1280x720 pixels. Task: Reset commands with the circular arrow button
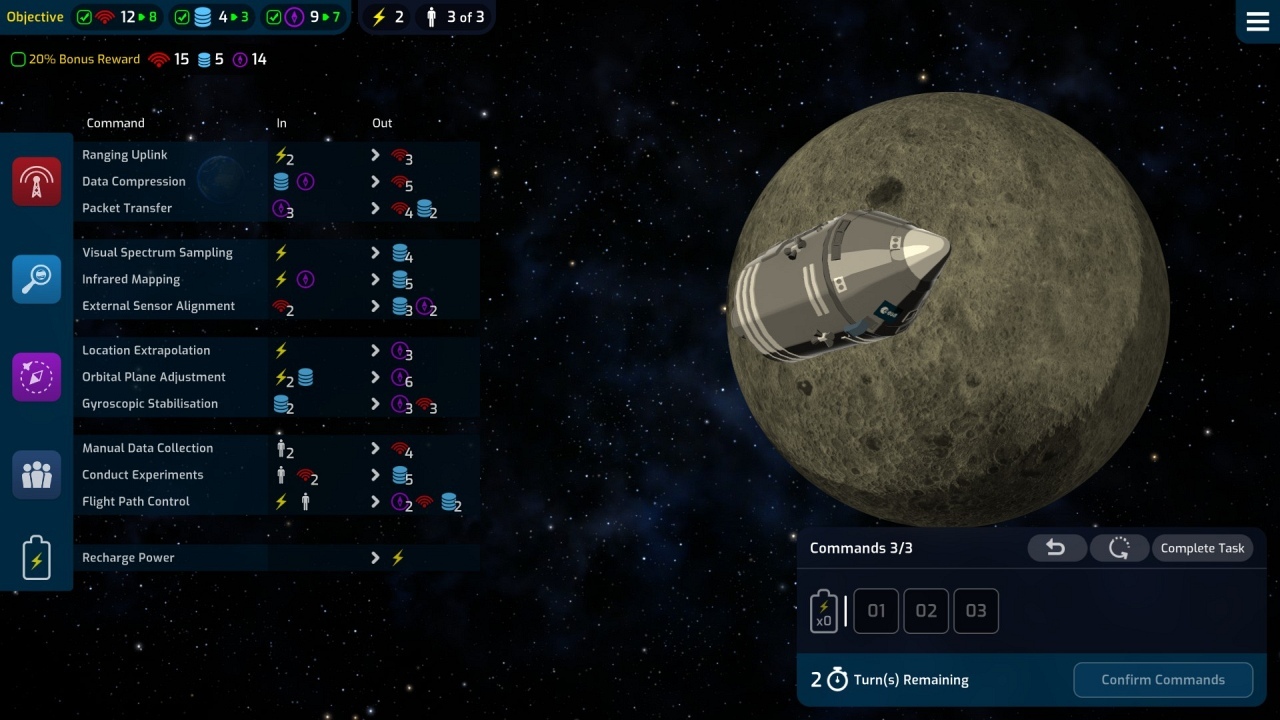(1119, 548)
